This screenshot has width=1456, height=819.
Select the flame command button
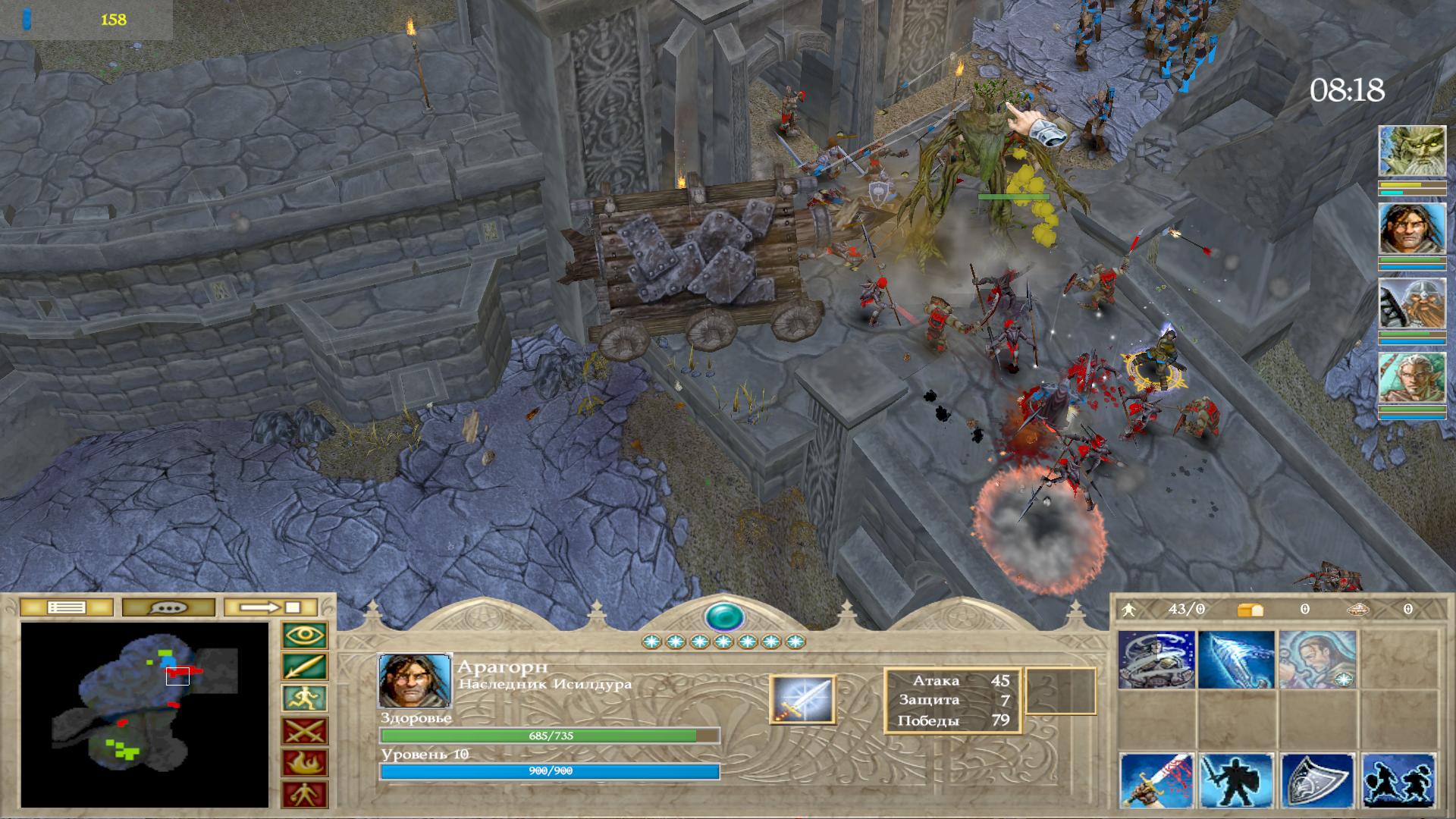[305, 763]
